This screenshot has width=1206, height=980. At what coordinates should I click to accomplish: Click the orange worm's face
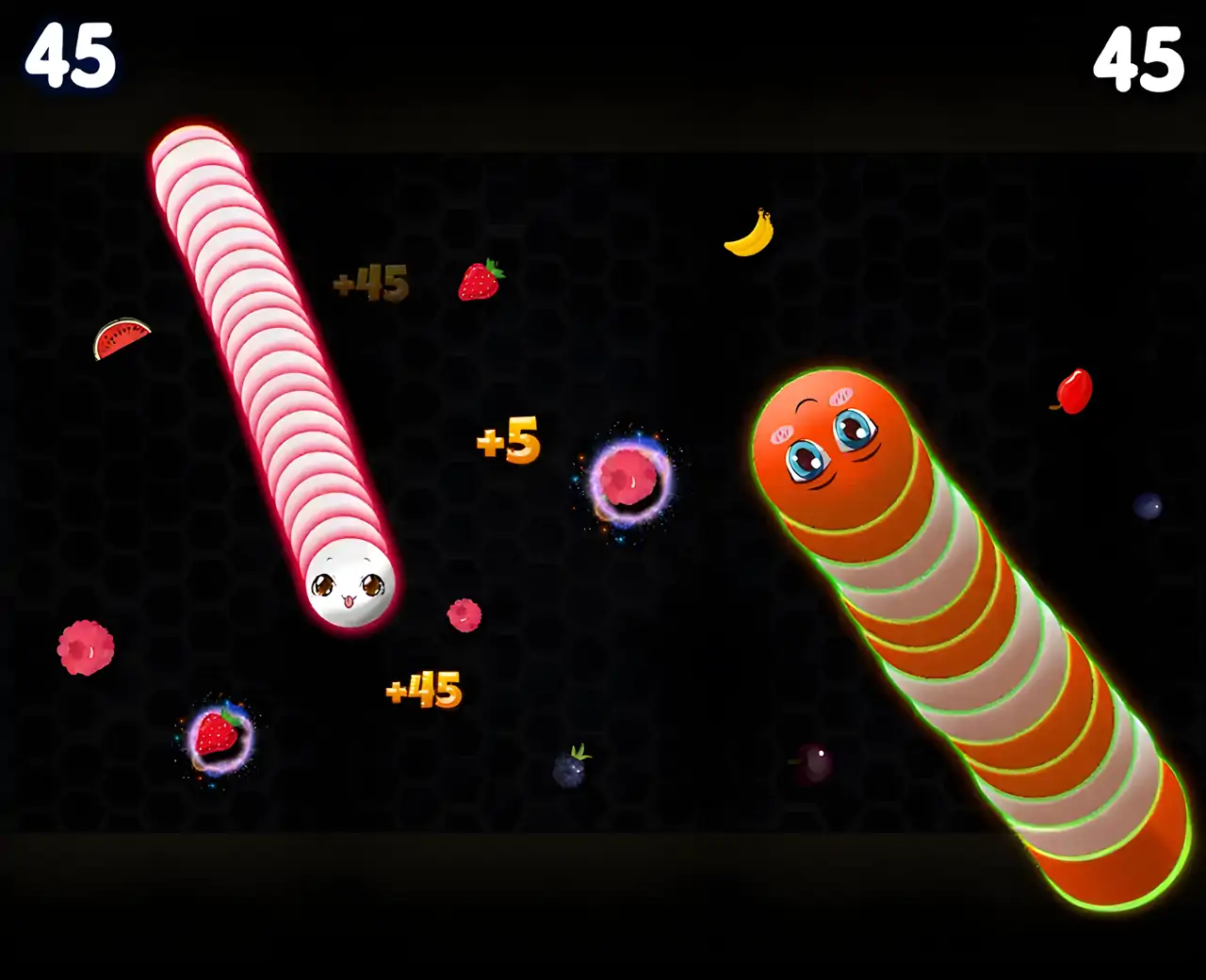831,443
